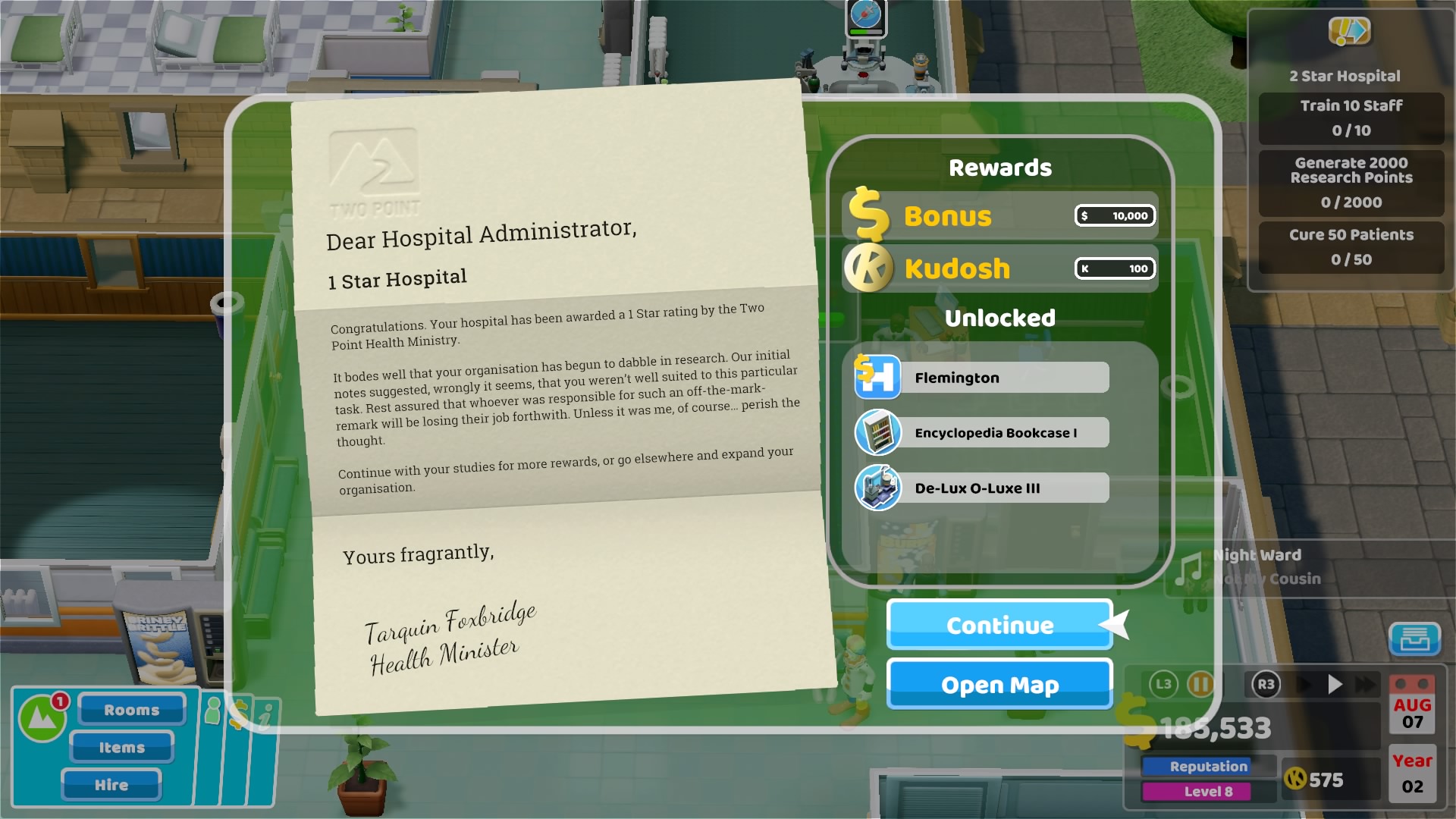This screenshot has width=1456, height=819.
Task: Click the dollar icon next to Bonus reward
Action: coord(869,216)
